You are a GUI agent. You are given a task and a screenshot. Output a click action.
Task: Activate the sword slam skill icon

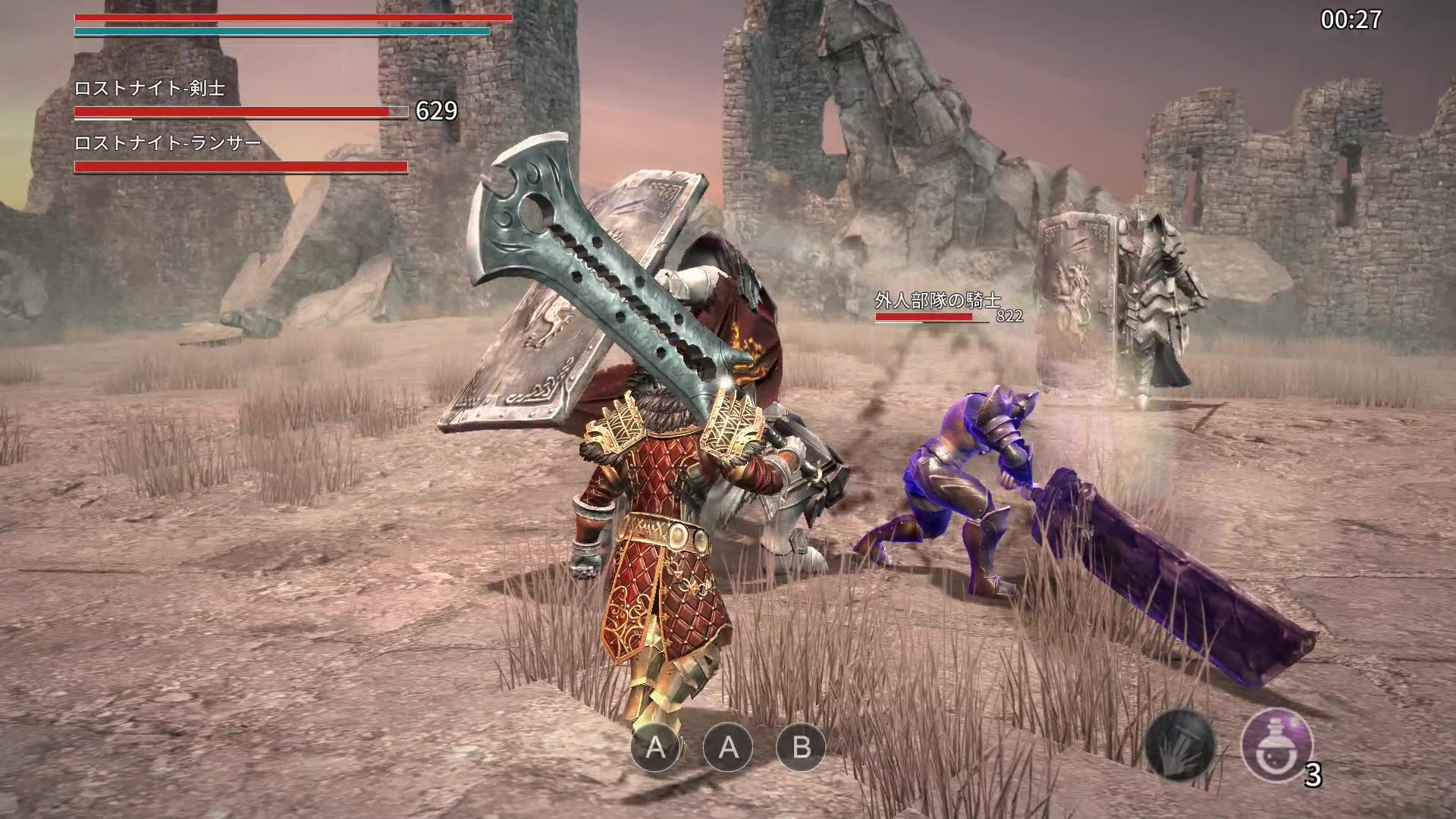[x=1179, y=745]
